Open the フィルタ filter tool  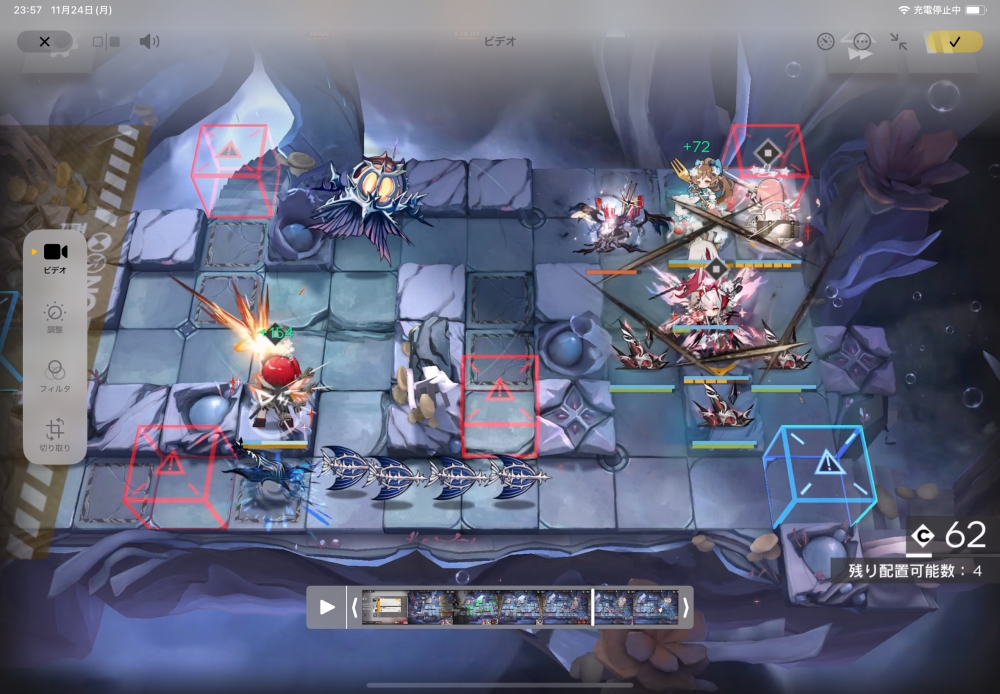pyautogui.click(x=55, y=375)
